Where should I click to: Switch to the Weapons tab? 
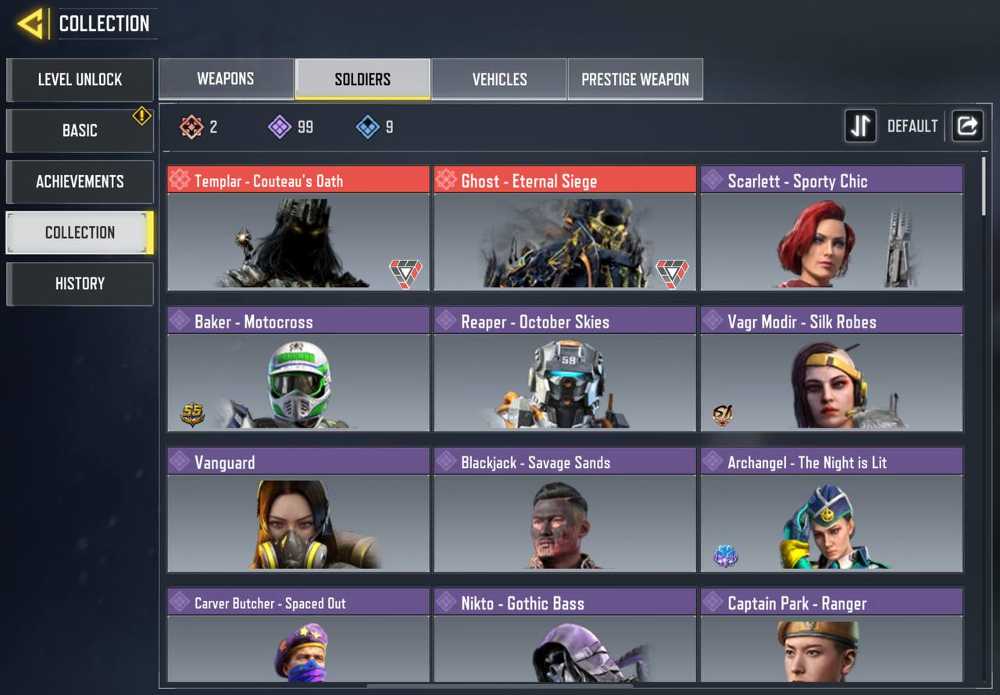pyautogui.click(x=226, y=79)
